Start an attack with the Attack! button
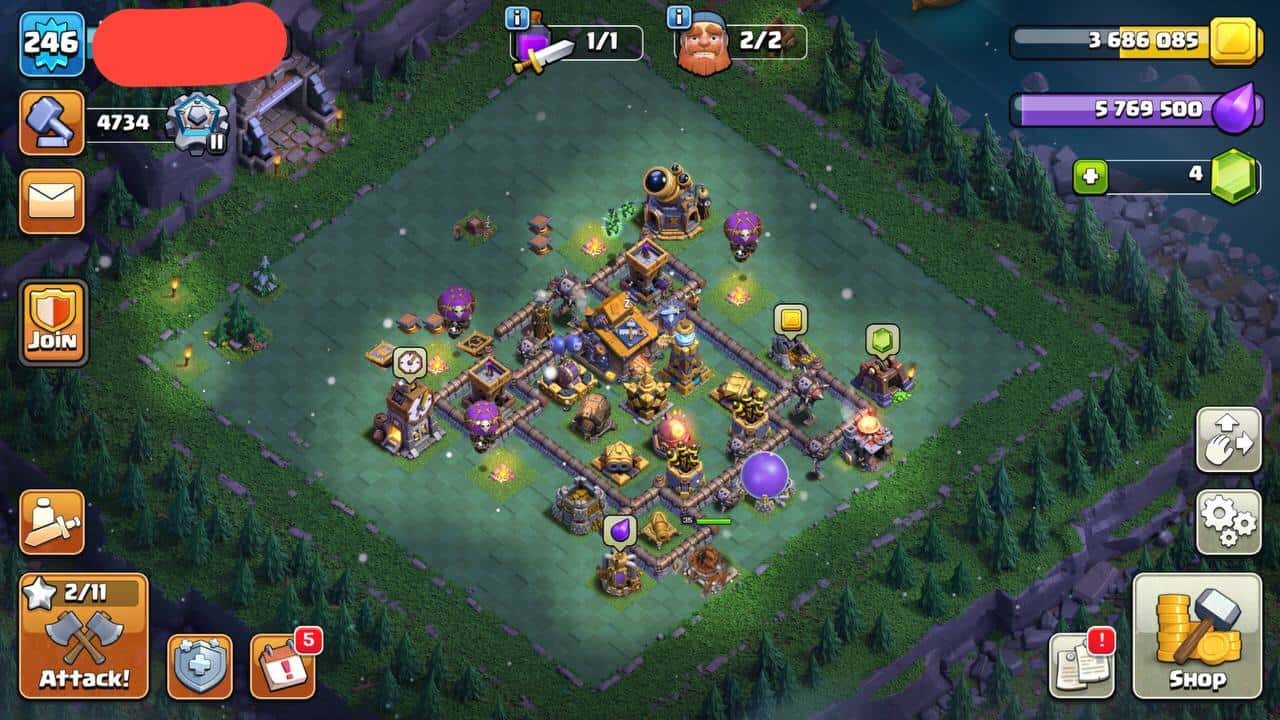Viewport: 1280px width, 720px height. click(x=84, y=636)
